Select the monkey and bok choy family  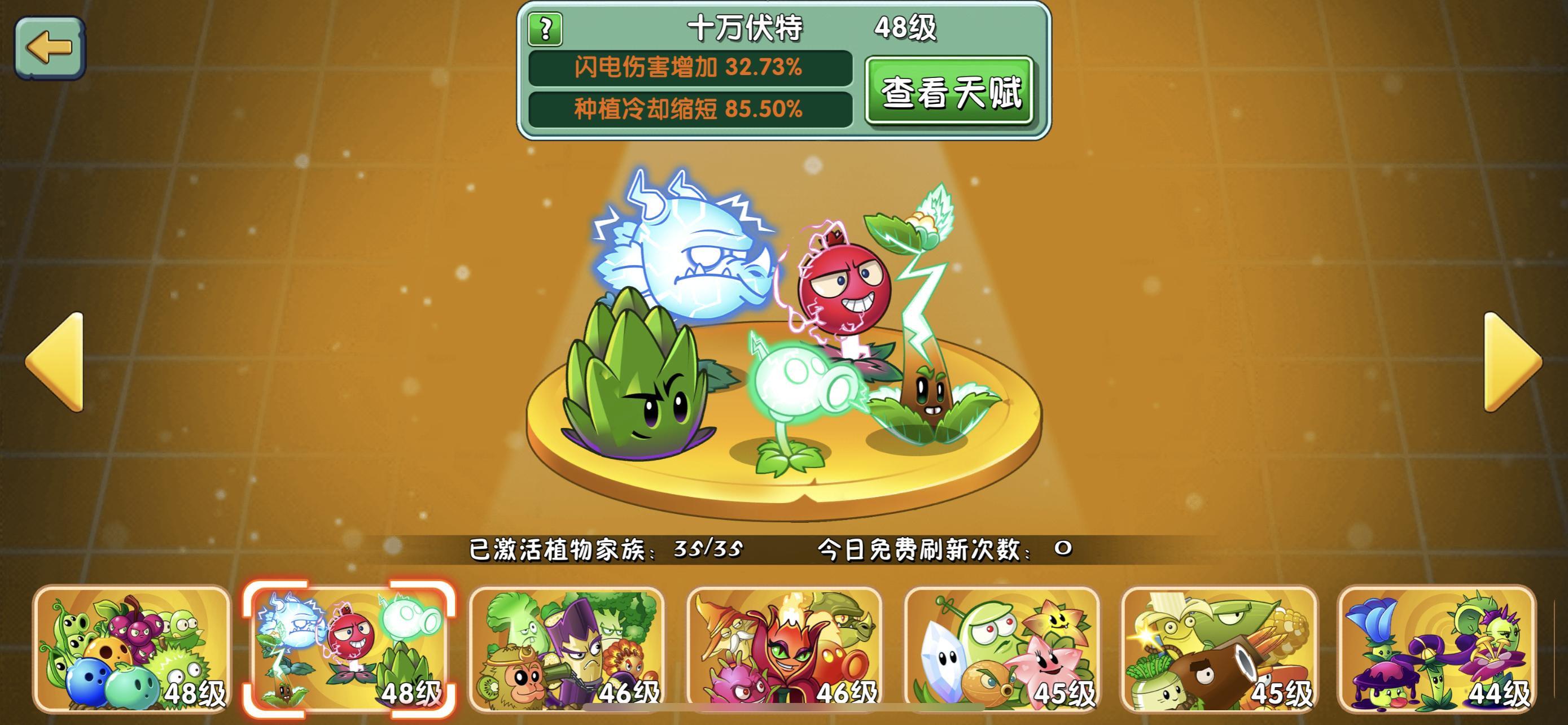click(x=567, y=649)
